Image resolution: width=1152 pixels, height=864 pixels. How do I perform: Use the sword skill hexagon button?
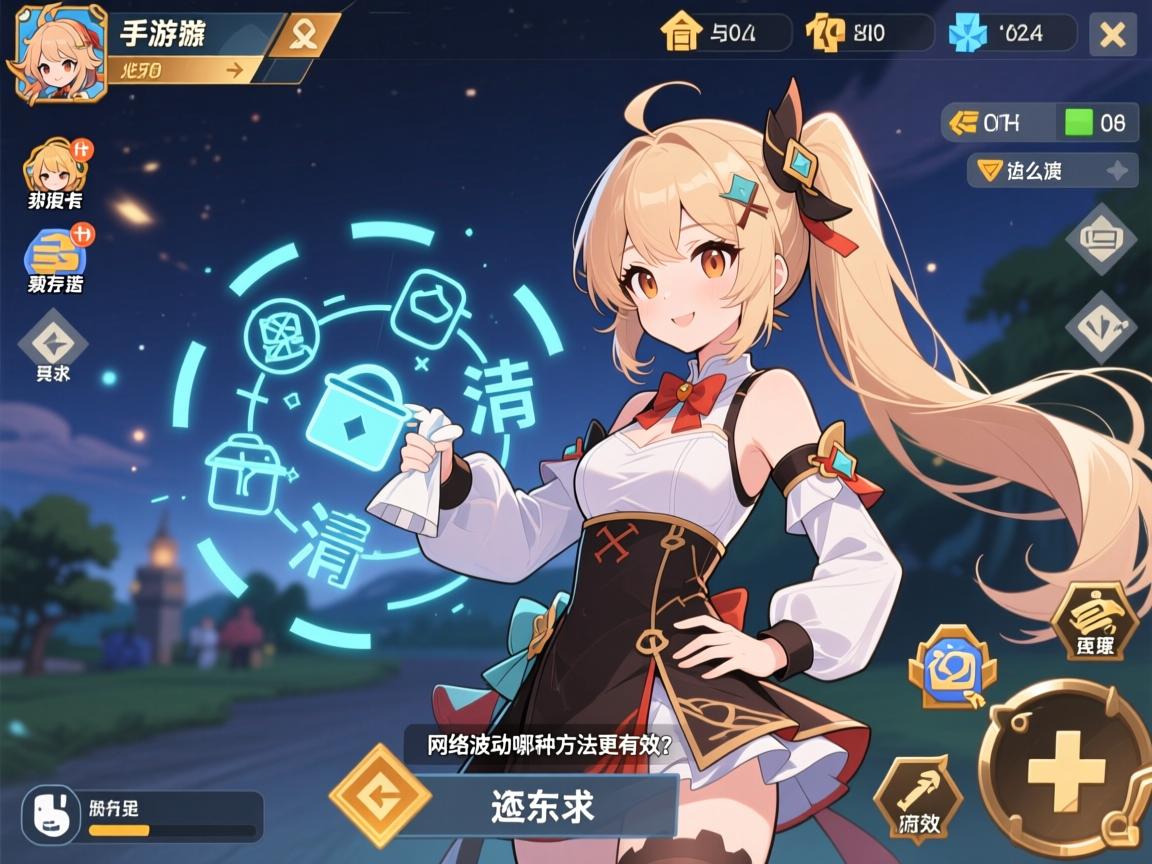[917, 799]
